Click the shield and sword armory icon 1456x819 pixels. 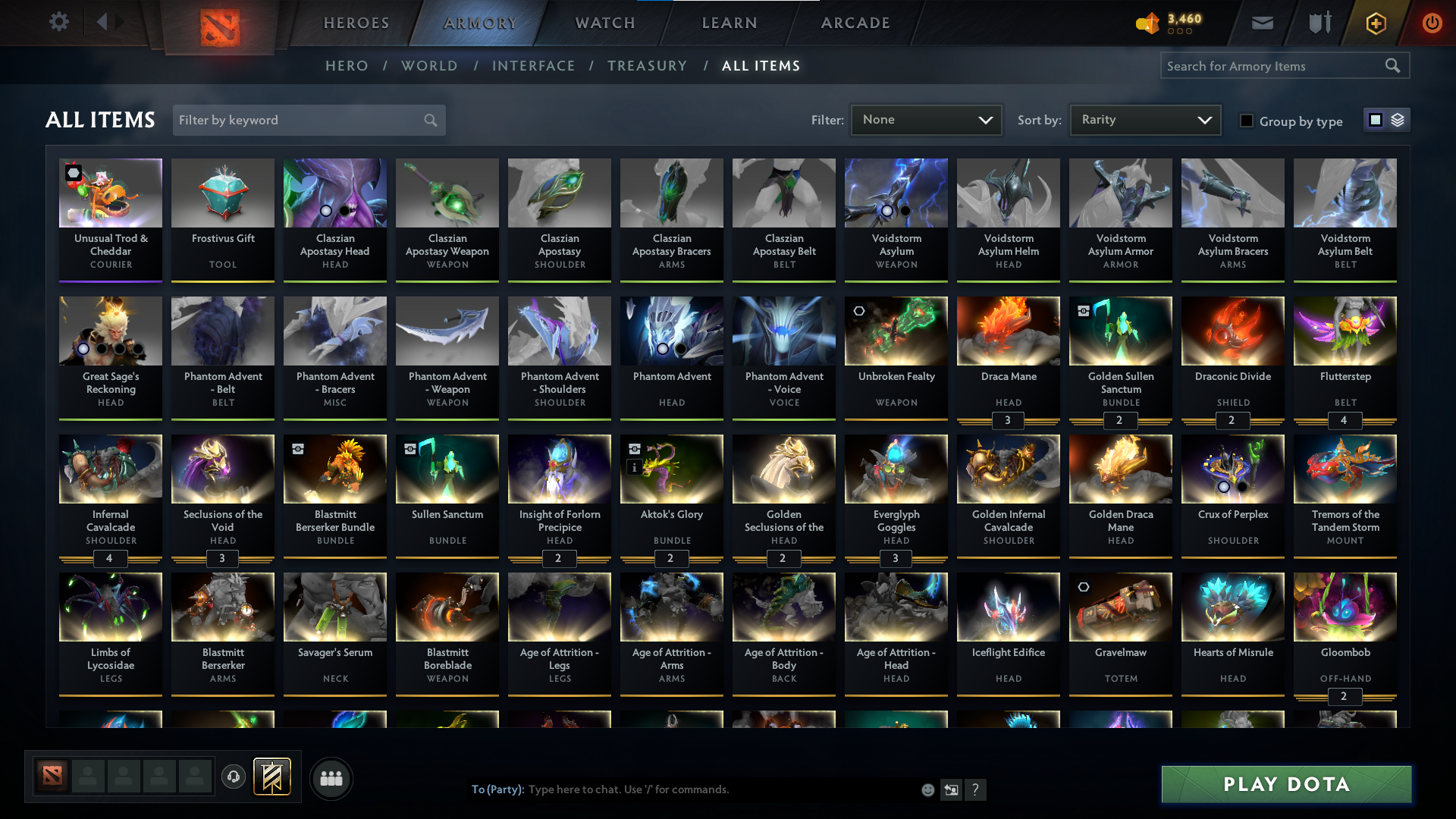1318,23
